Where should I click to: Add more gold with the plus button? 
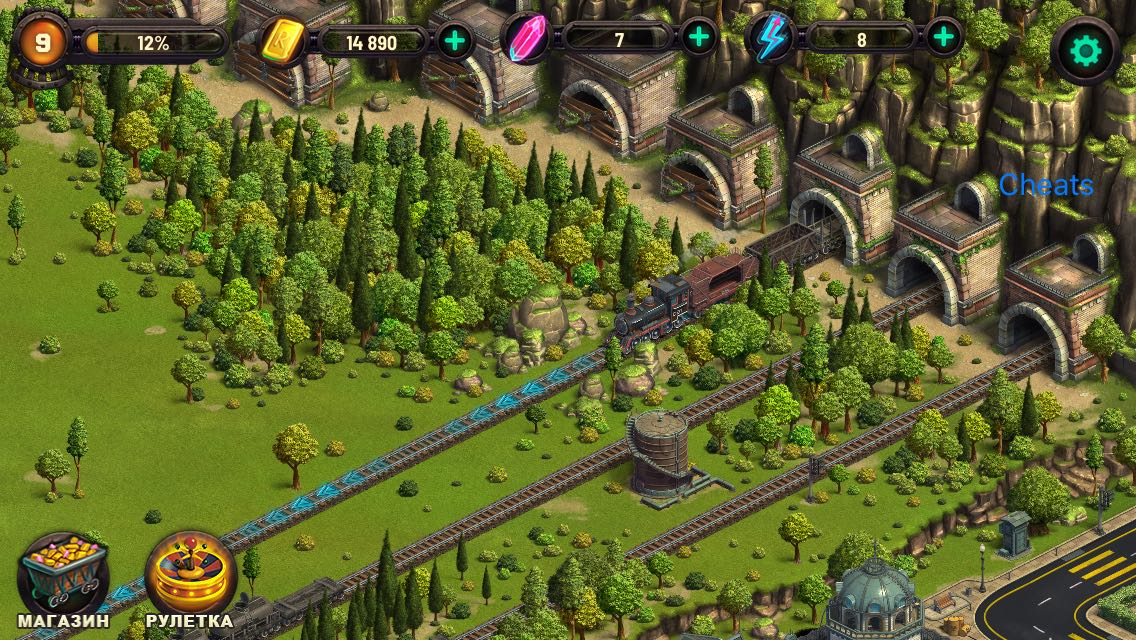tap(455, 41)
